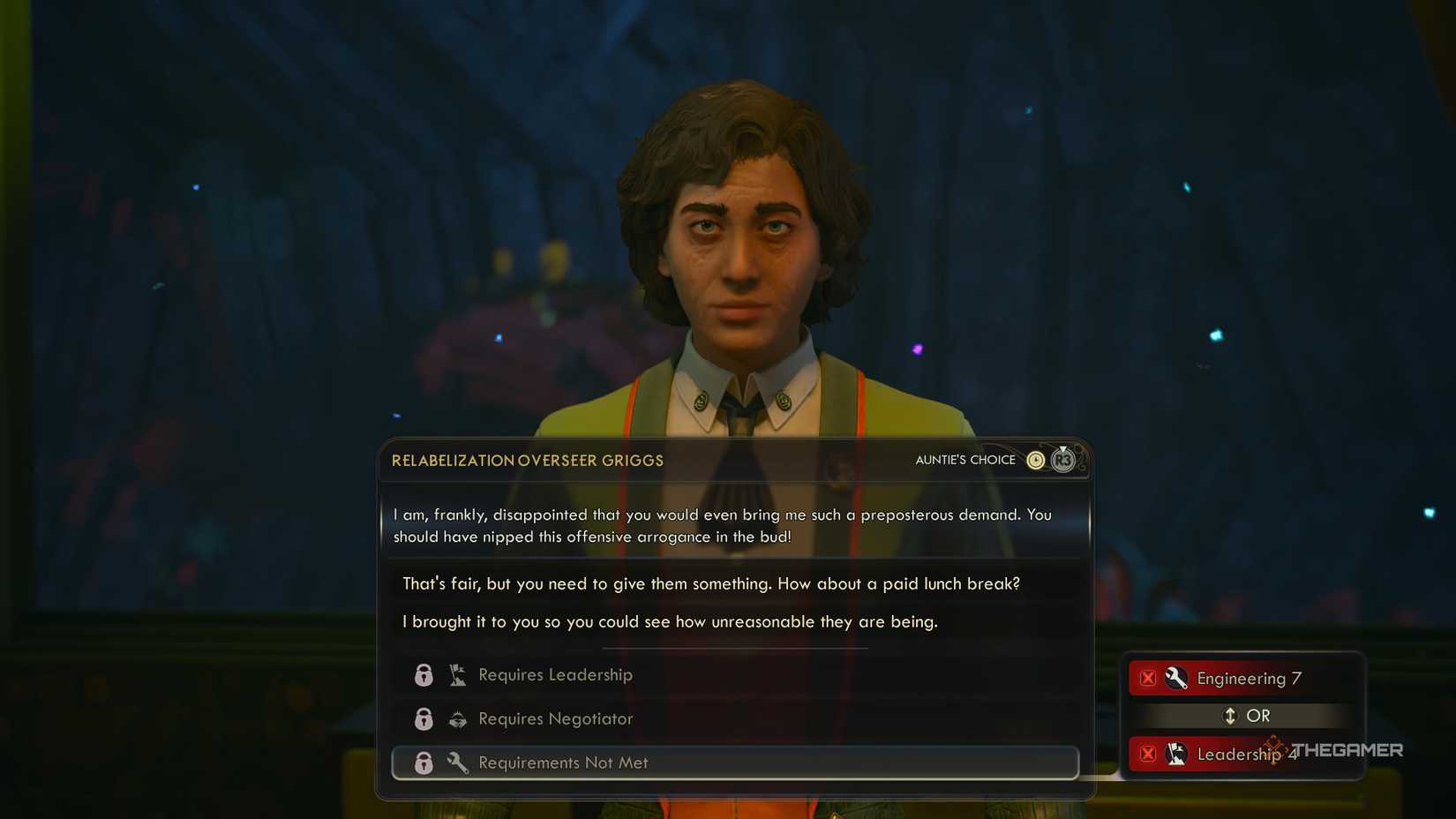Click the padlock on Requirements Not Met option
This screenshot has height=819, width=1456.
tap(424, 763)
